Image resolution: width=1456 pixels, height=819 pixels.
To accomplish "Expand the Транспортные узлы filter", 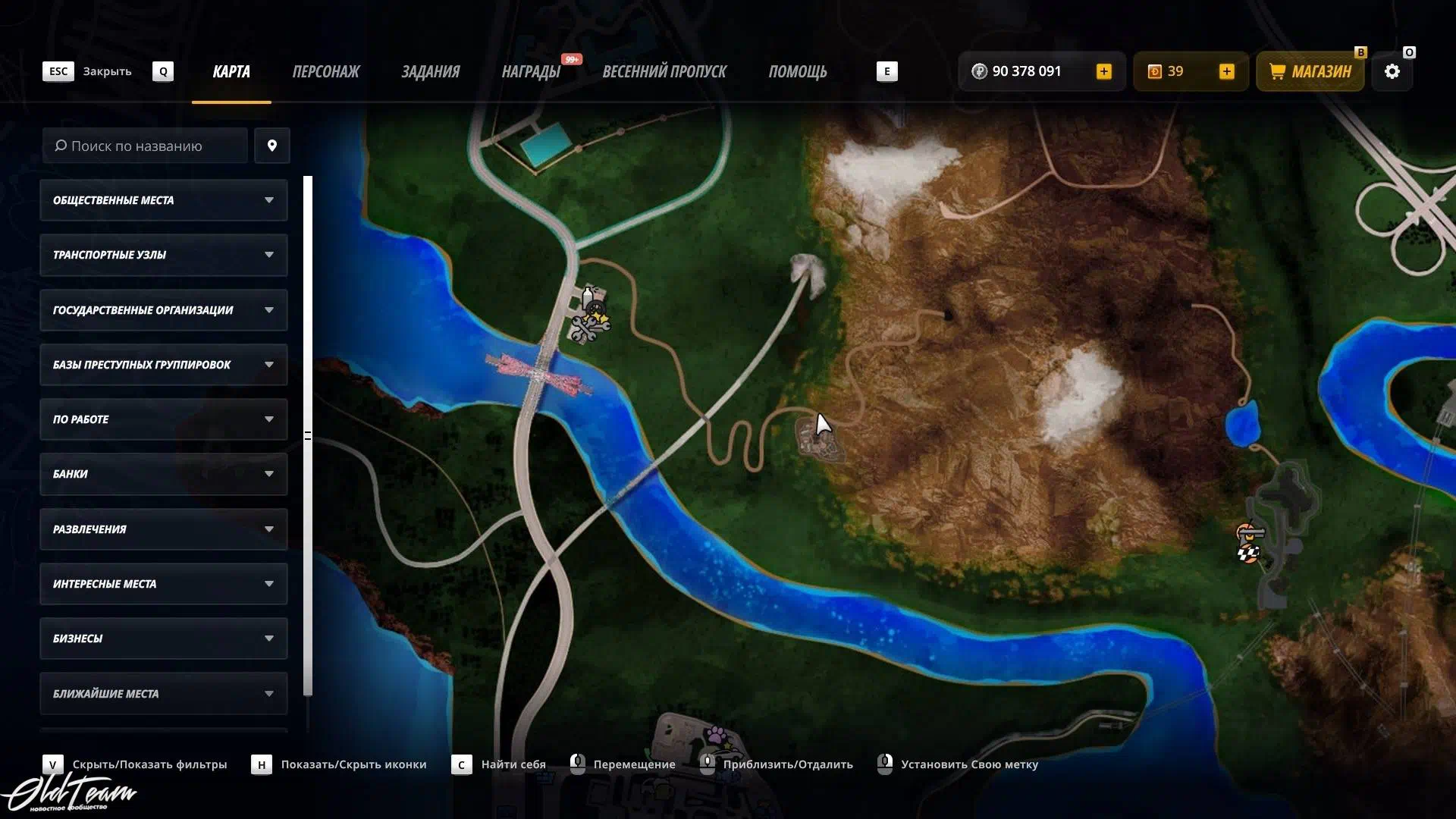I will tap(163, 255).
